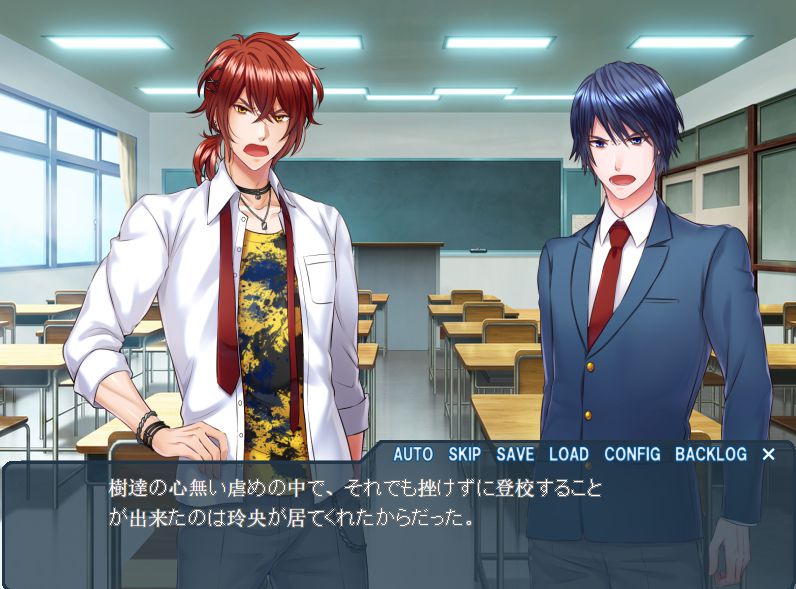
Task: Open the LOAD menu
Action: click(568, 454)
